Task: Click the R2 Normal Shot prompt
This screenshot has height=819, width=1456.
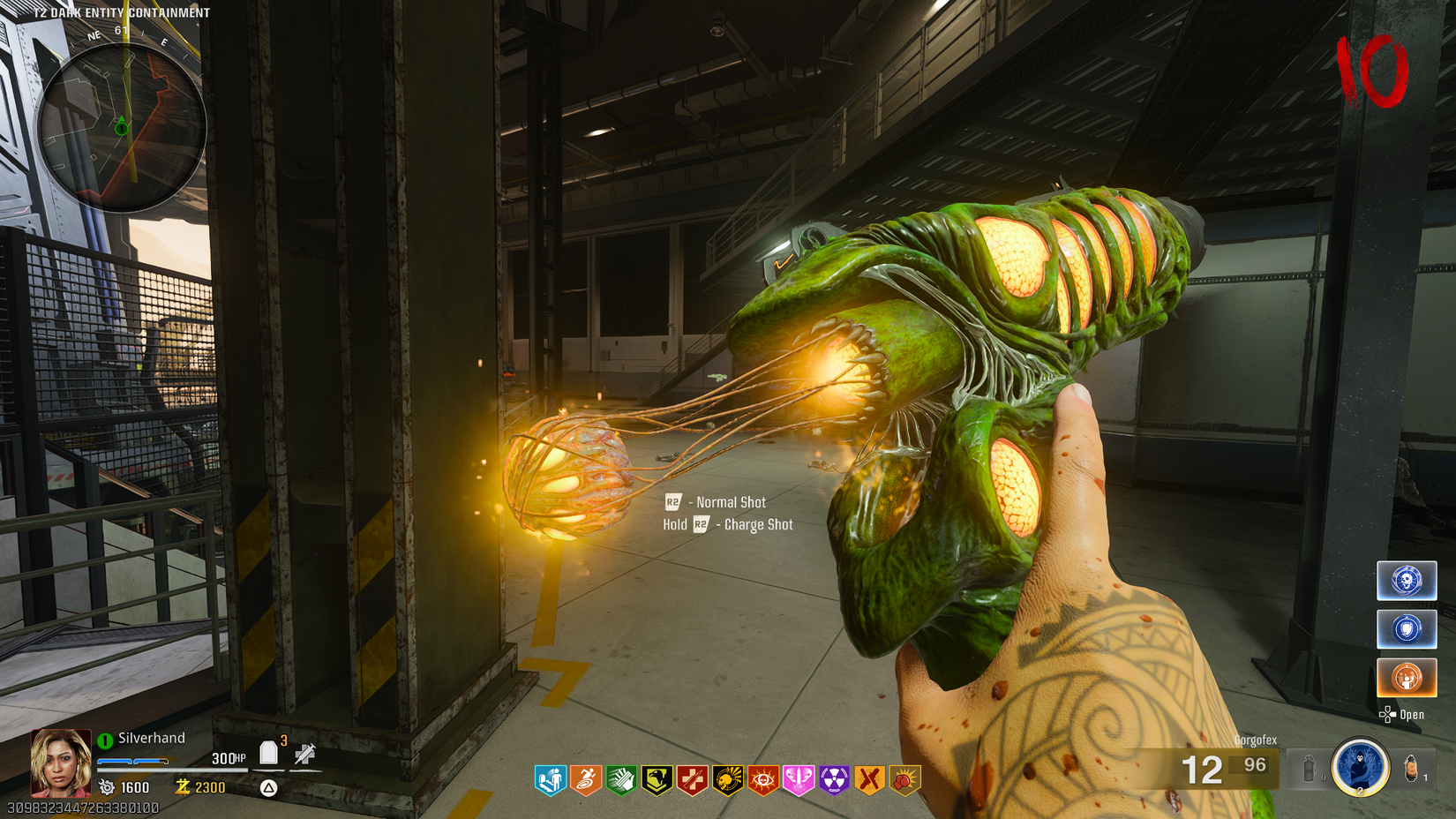Action: pyautogui.click(x=715, y=501)
